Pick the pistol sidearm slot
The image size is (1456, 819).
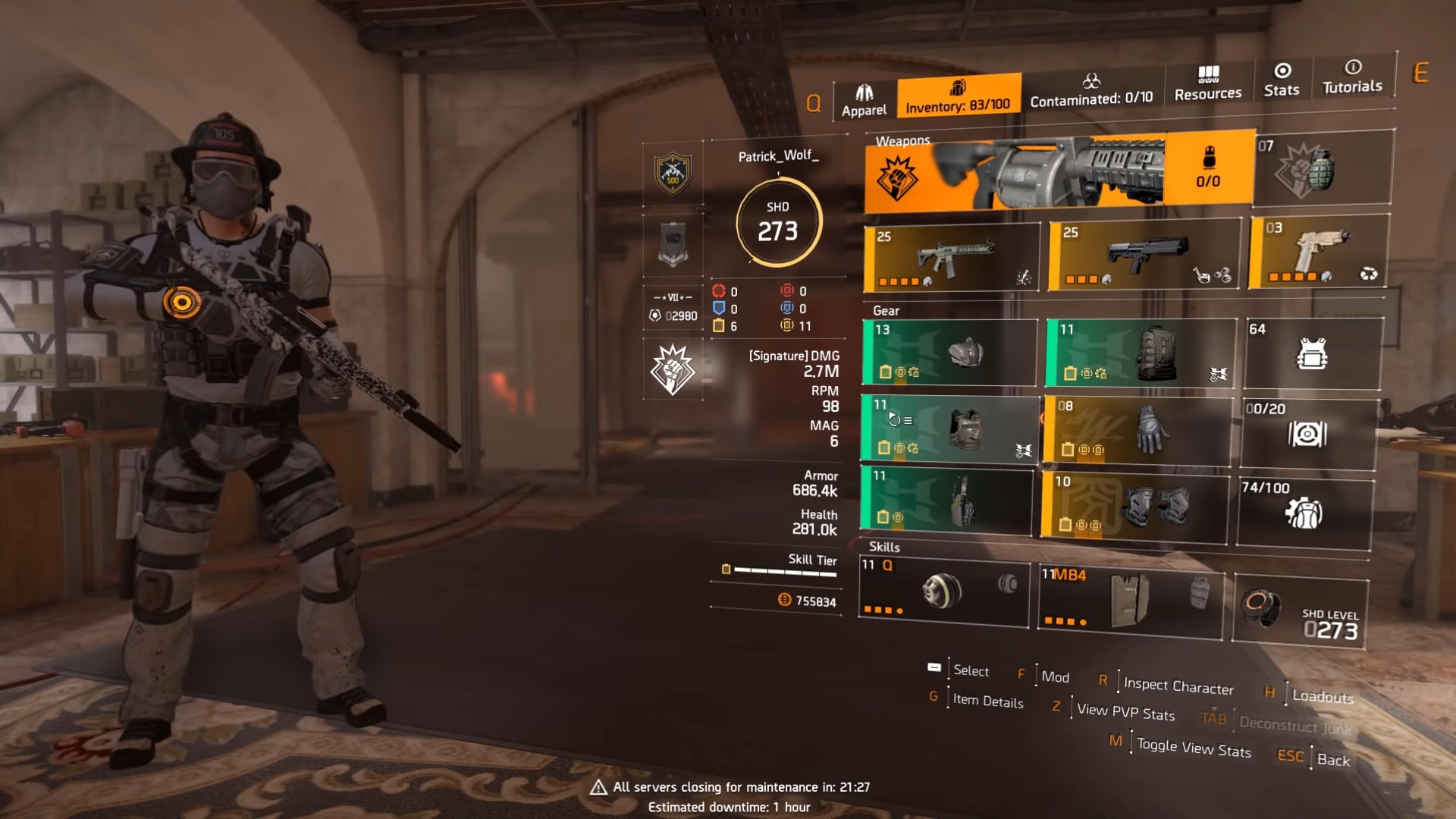(x=1318, y=253)
